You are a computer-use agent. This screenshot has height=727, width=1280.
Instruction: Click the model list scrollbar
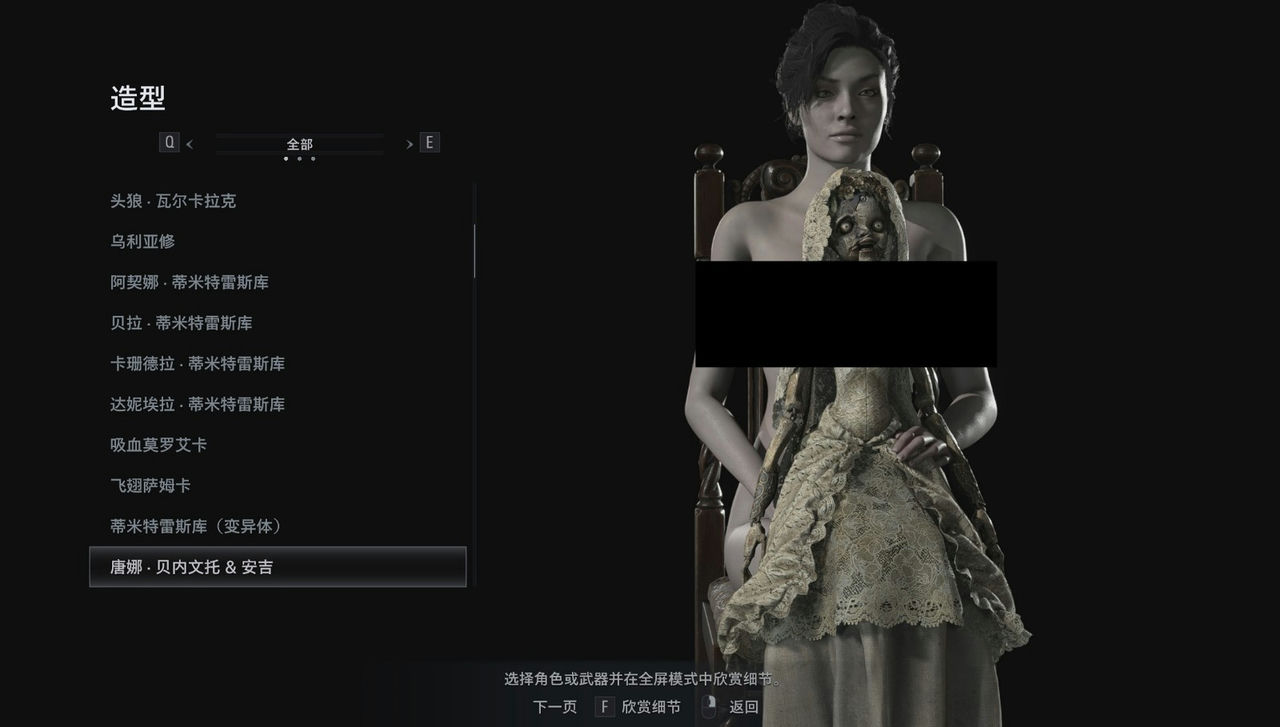(474, 250)
